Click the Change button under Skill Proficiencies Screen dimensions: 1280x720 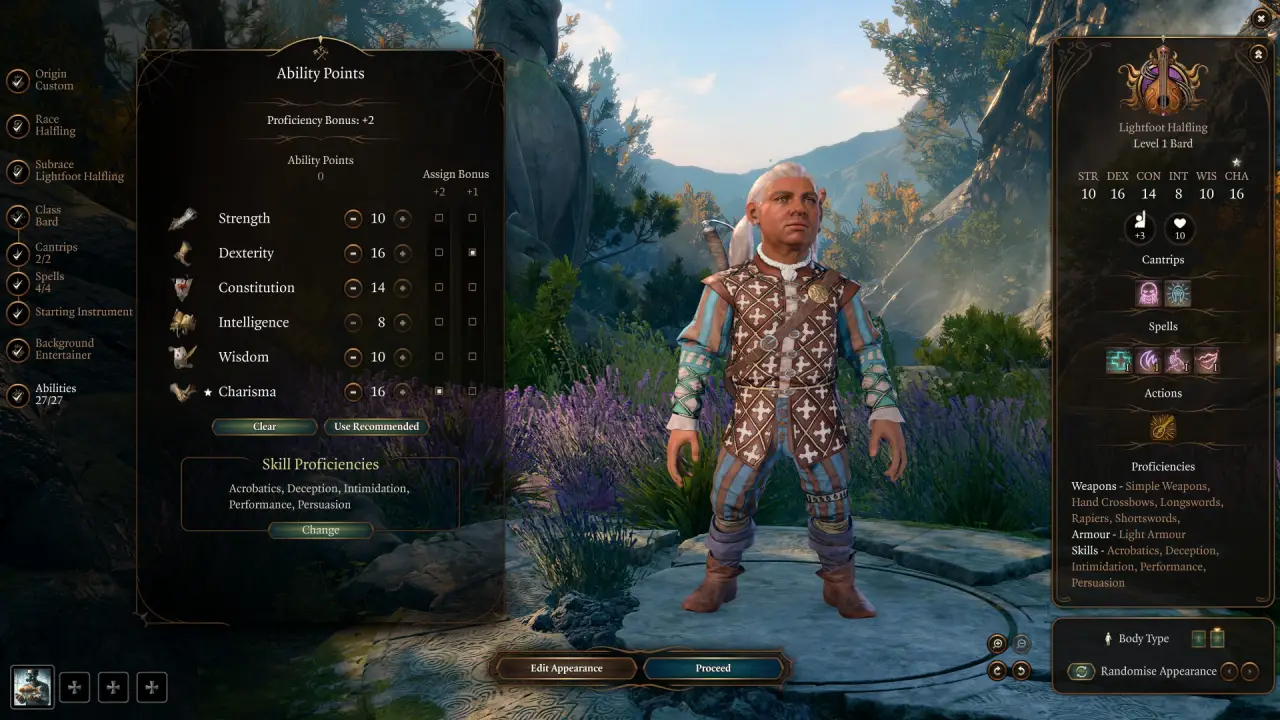pyautogui.click(x=320, y=530)
